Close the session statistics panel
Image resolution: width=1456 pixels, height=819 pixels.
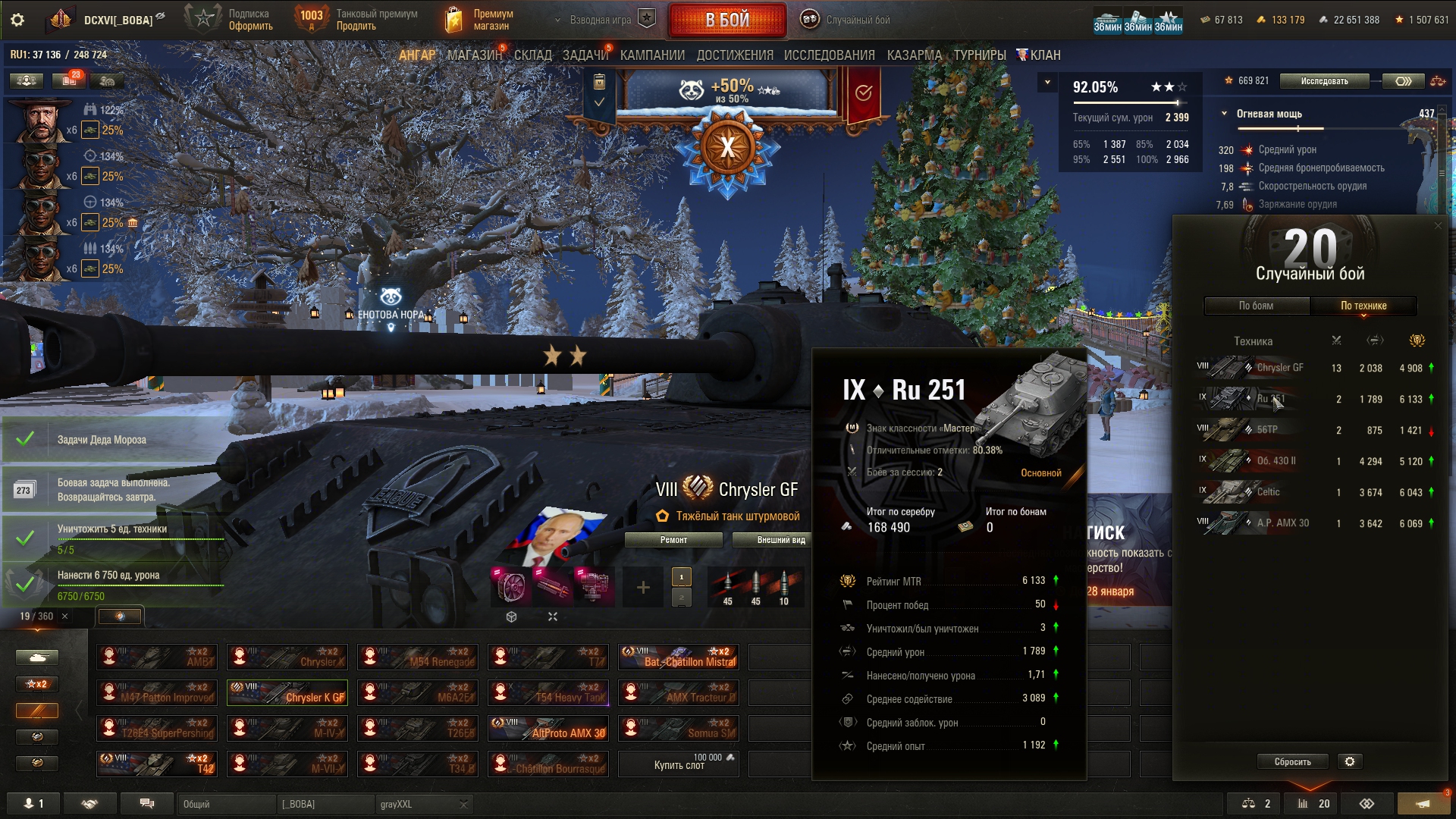point(1438,225)
